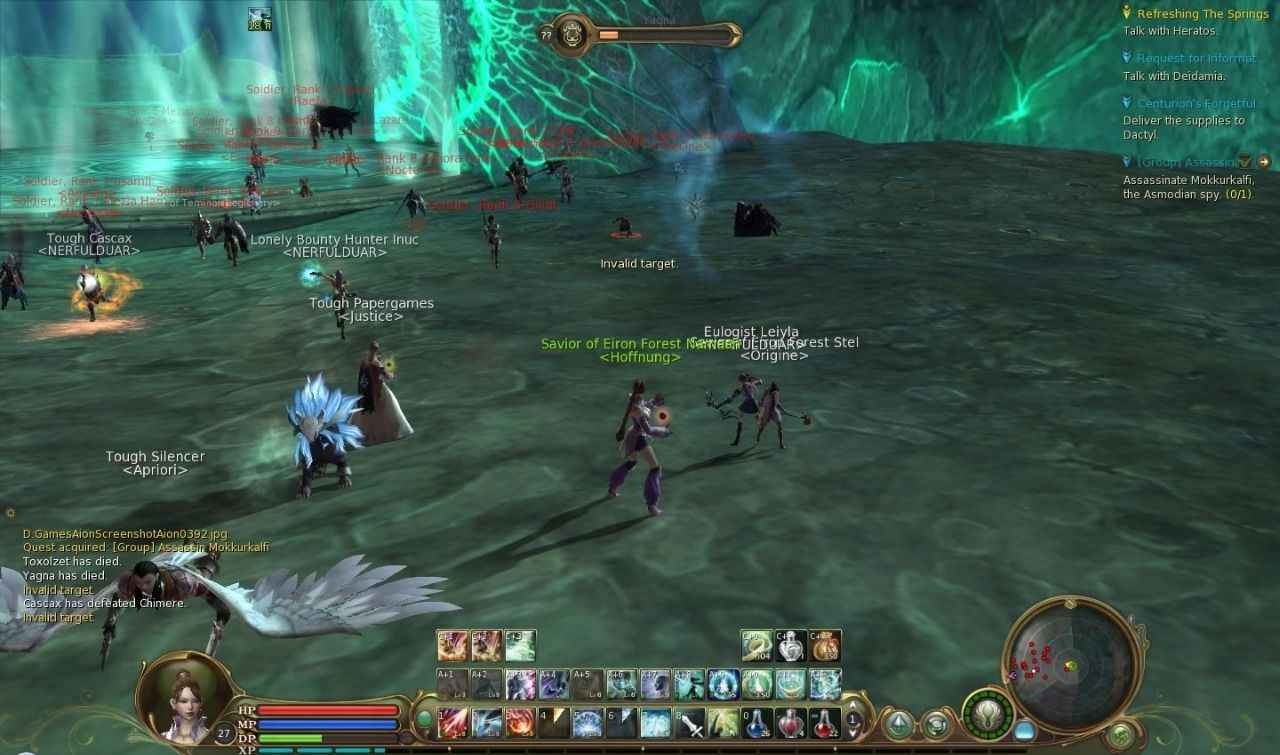Click the green orb button below minimap
Image resolution: width=1280 pixels, height=755 pixels.
pyautogui.click(x=1121, y=734)
